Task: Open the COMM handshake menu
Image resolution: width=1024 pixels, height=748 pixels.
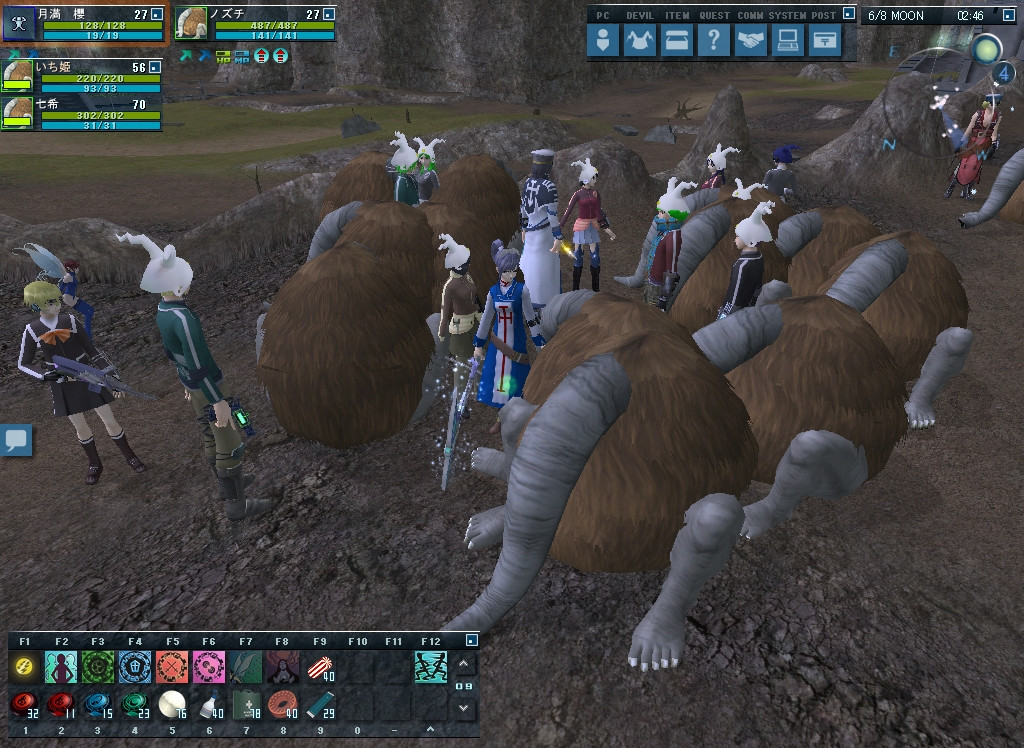Action: 751,41
